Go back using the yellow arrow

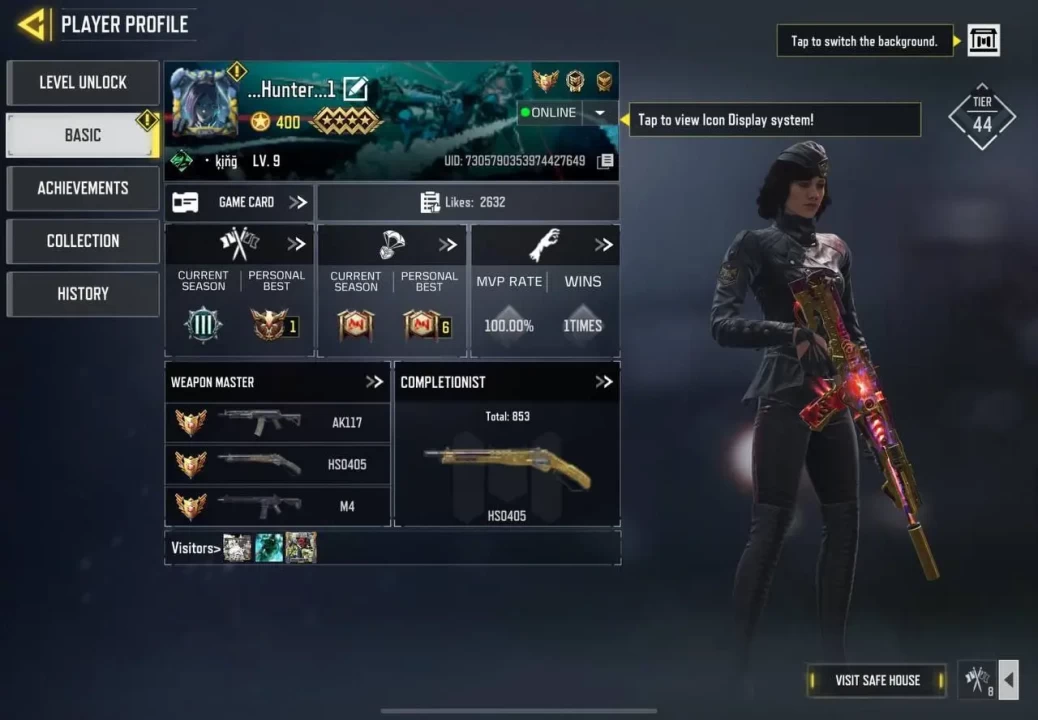[32, 24]
